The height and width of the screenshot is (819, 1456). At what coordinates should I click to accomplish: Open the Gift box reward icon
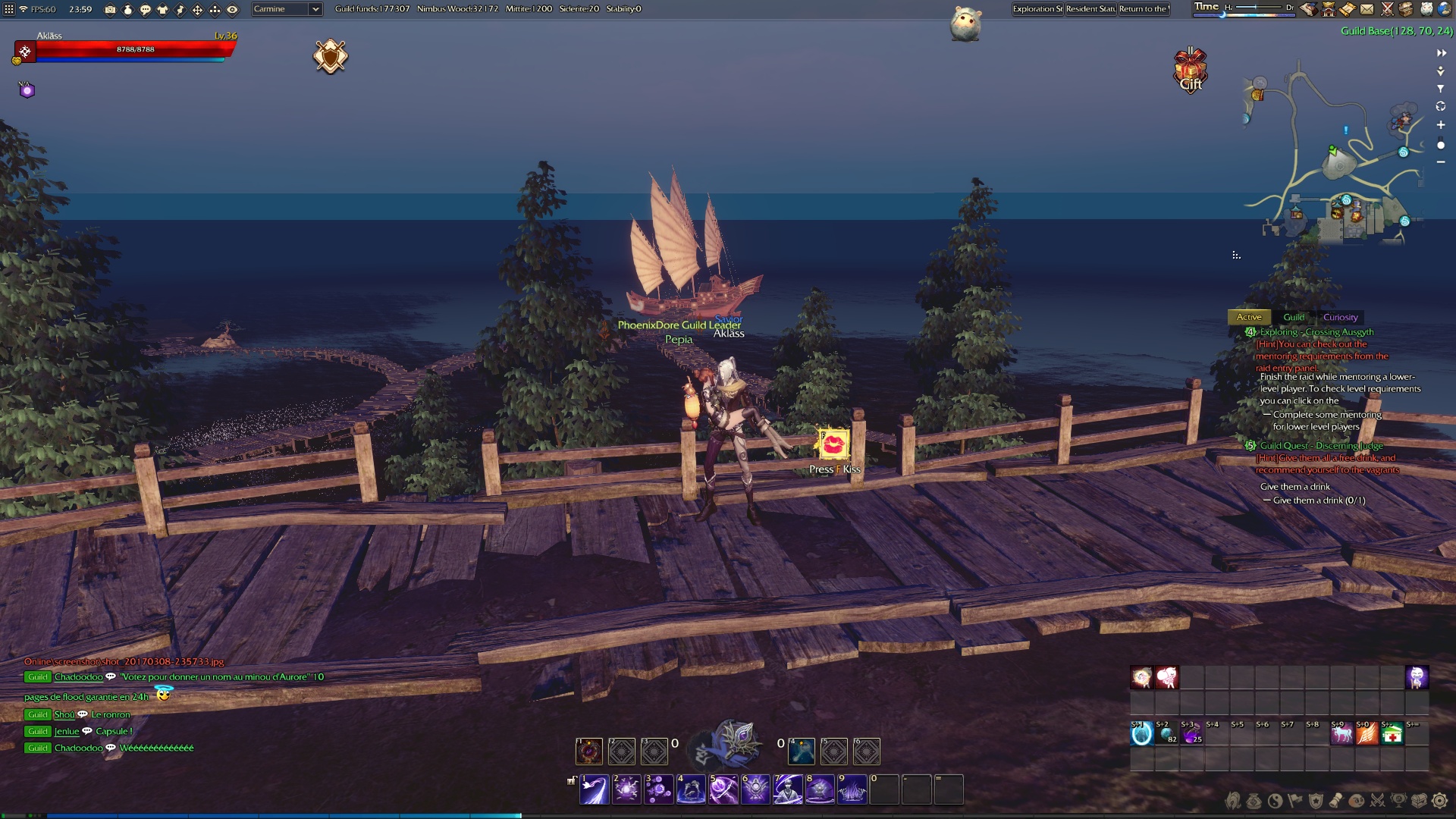point(1191,71)
